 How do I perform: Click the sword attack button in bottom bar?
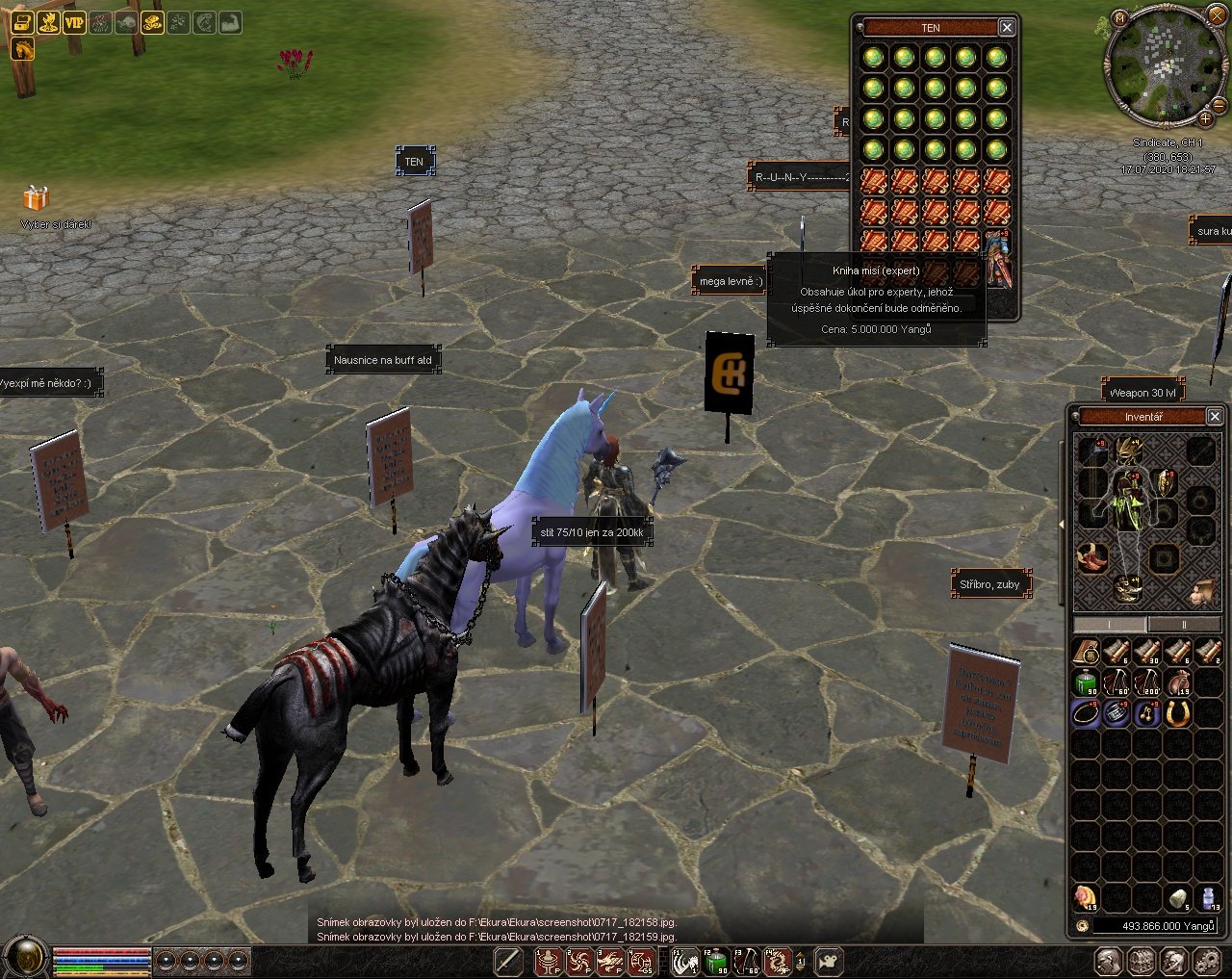pos(508,961)
